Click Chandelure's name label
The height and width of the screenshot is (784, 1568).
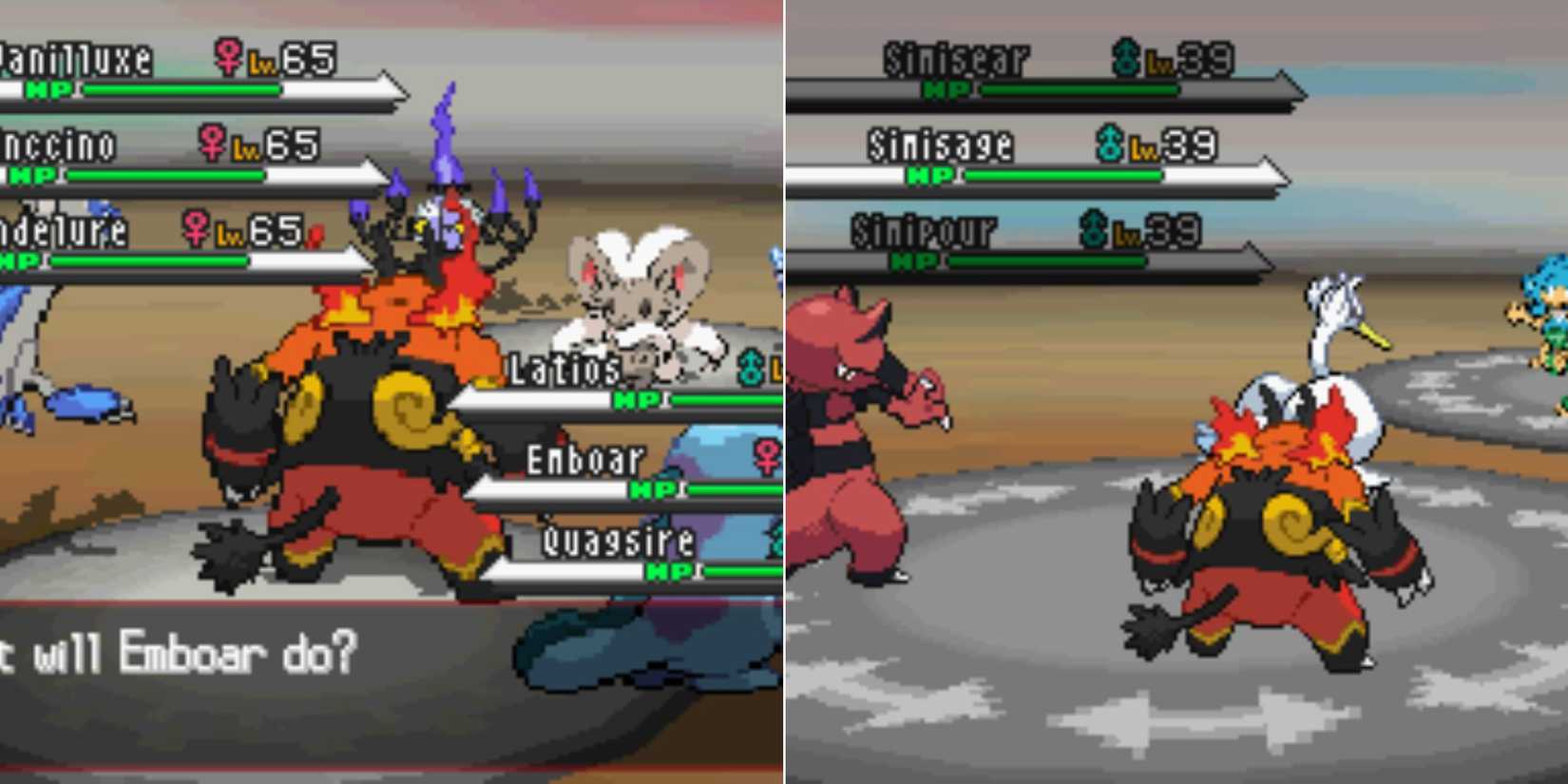click(62, 231)
